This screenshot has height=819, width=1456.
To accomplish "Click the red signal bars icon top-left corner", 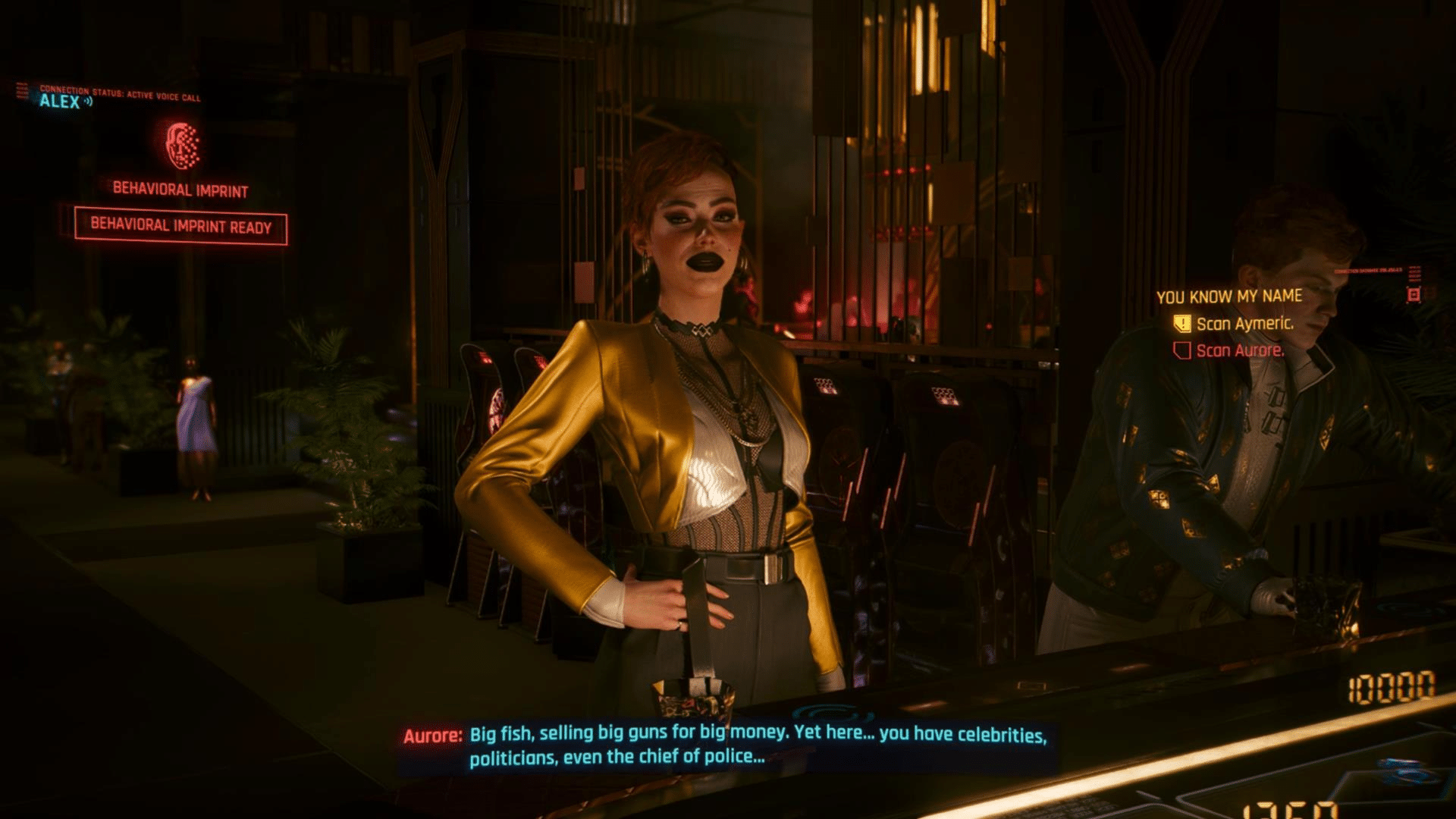I will pos(22,89).
